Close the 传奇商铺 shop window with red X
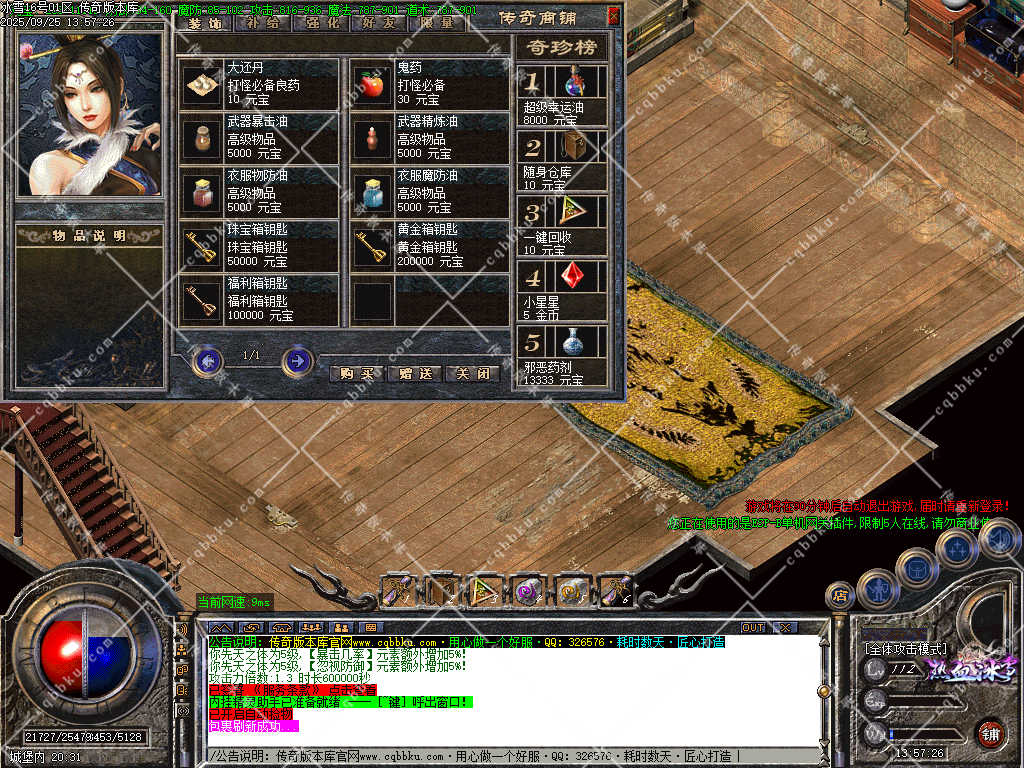This screenshot has height=768, width=1024. point(613,16)
